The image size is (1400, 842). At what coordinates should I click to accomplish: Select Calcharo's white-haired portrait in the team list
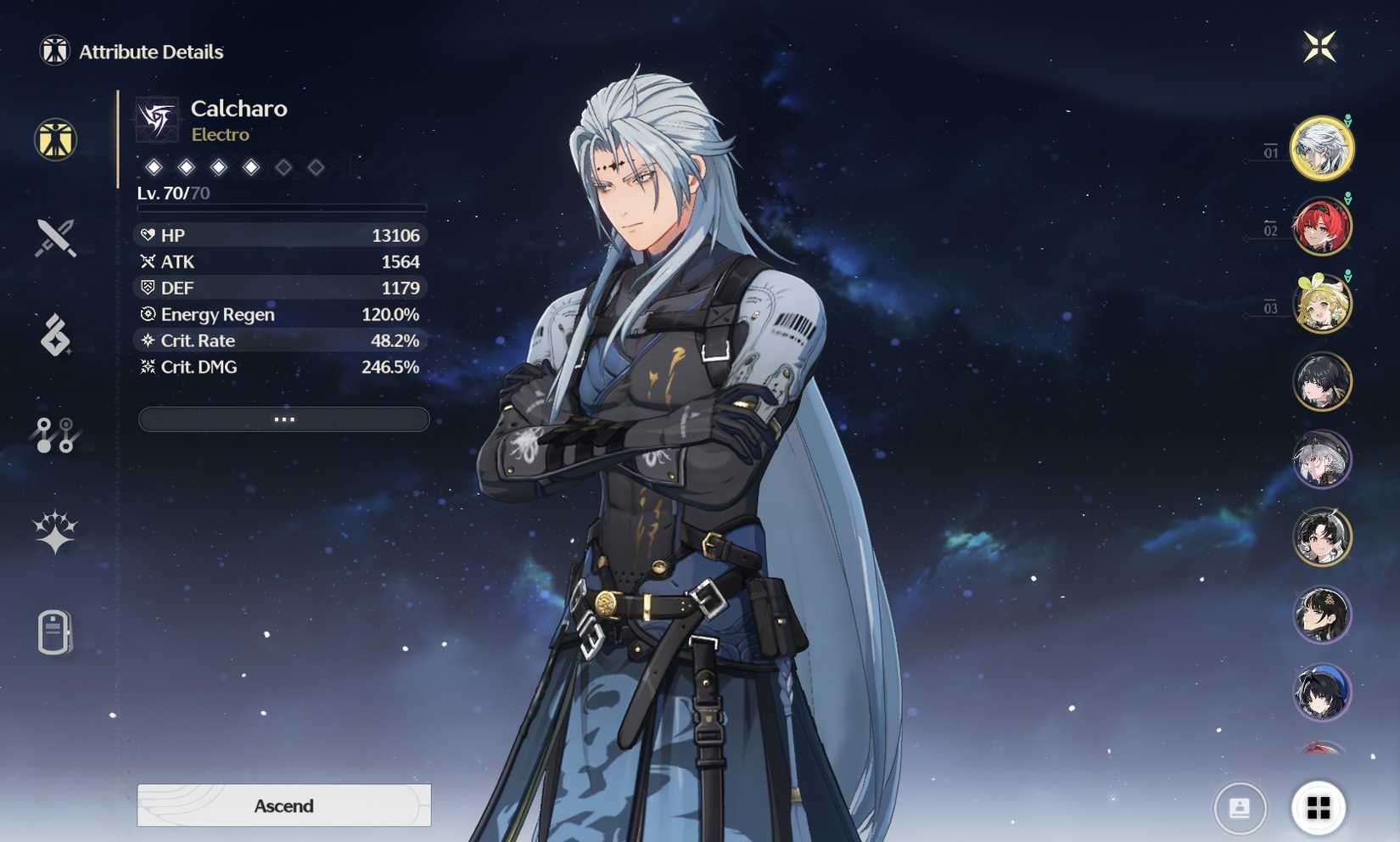click(x=1321, y=149)
